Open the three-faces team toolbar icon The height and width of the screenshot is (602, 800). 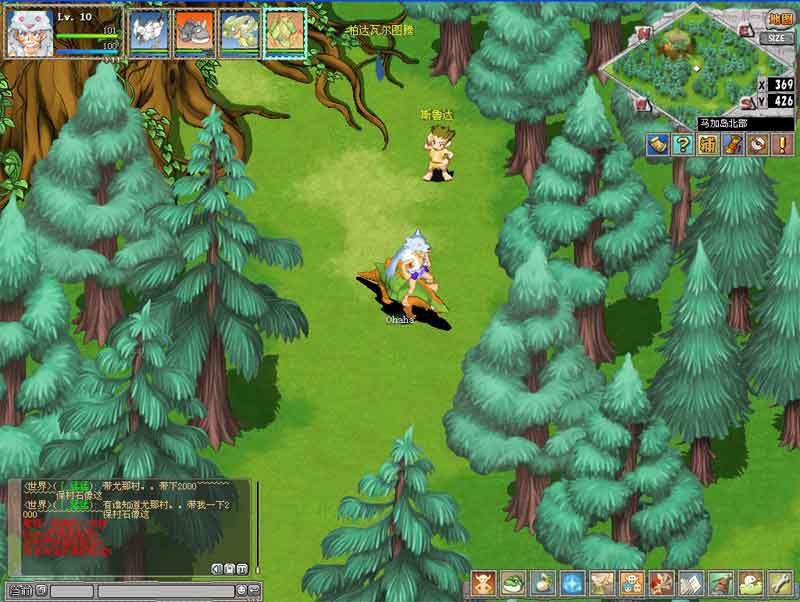tap(632, 584)
